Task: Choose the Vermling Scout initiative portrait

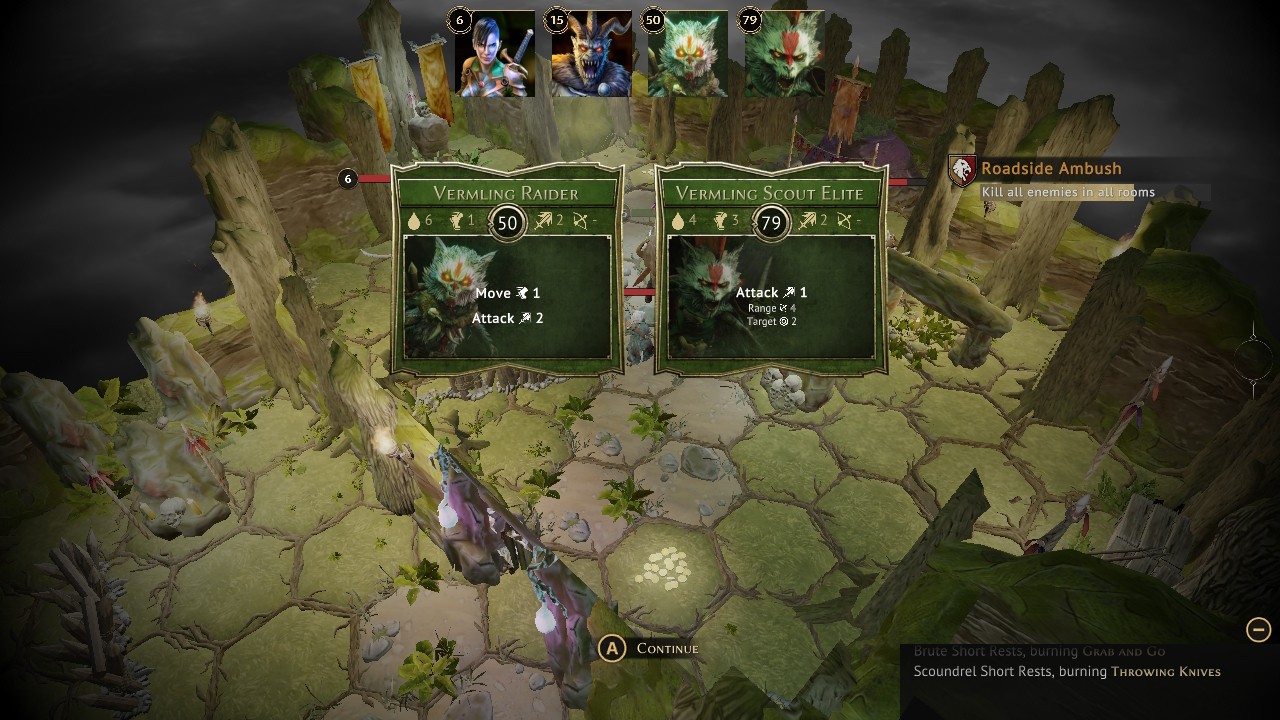Action: click(x=784, y=55)
